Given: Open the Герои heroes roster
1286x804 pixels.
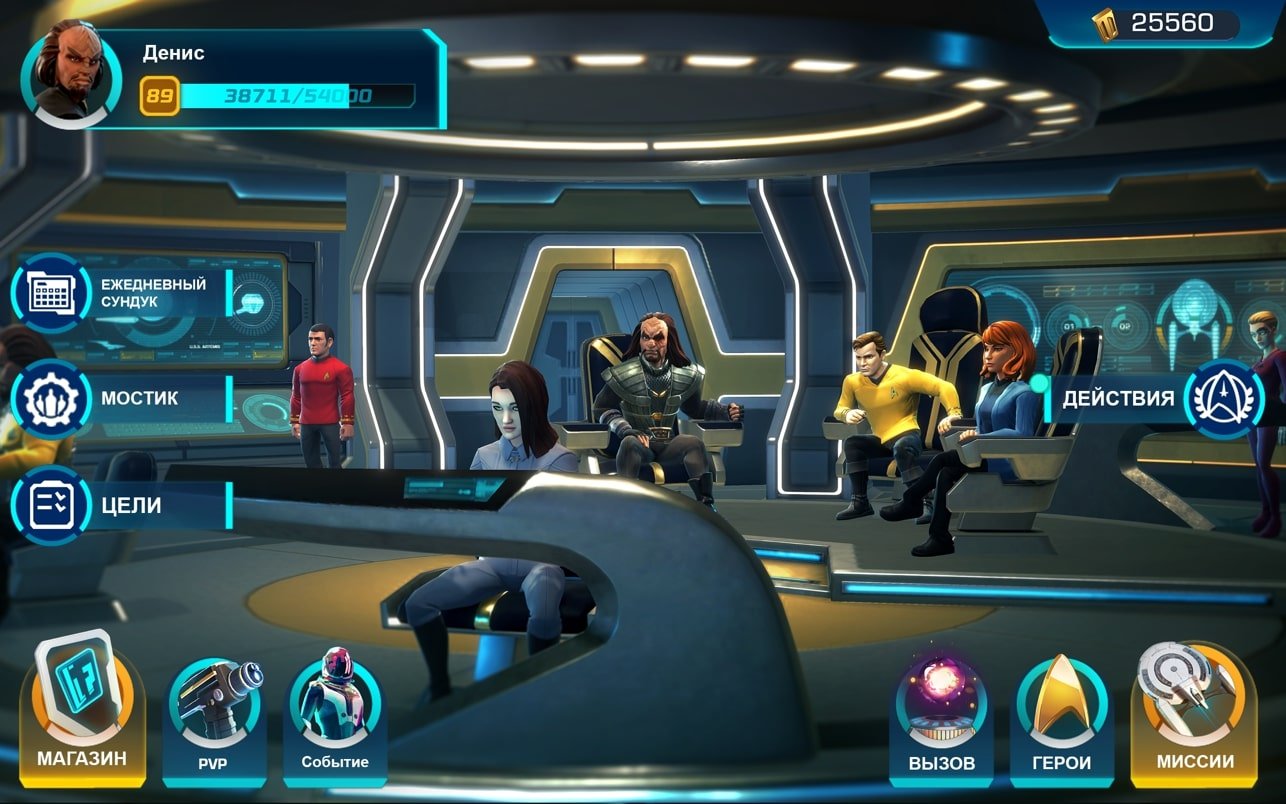Looking at the screenshot, I should (1061, 715).
